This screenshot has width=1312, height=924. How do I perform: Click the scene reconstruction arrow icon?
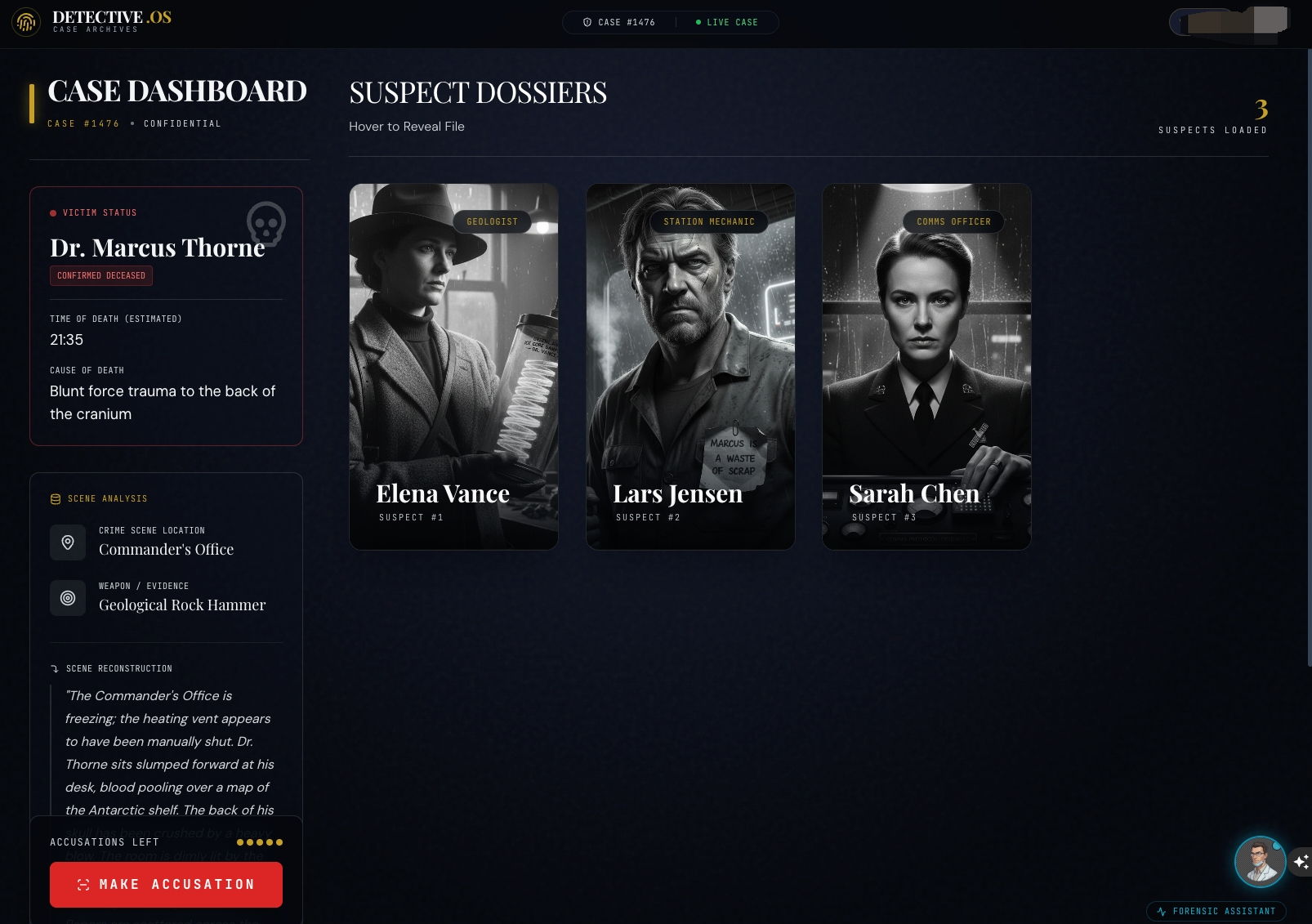pyautogui.click(x=56, y=668)
